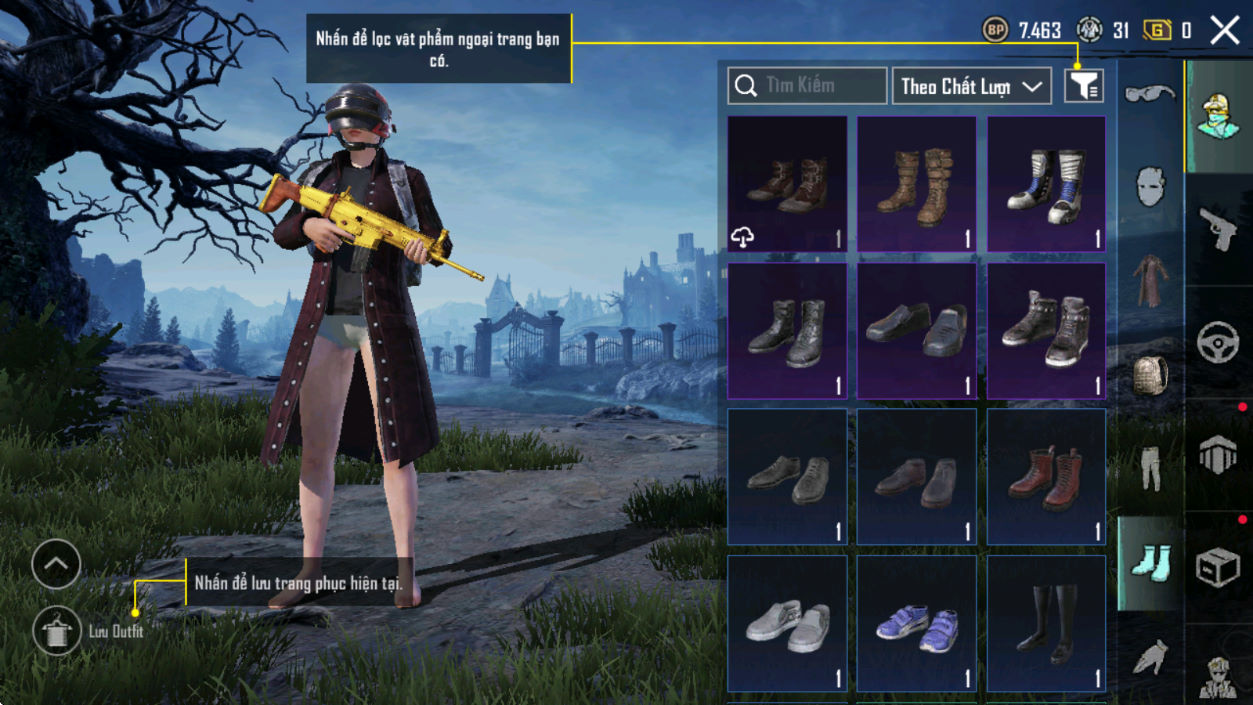Choose the tall tan buckled boots
Image resolution: width=1253 pixels, height=705 pixels.
[x=916, y=183]
